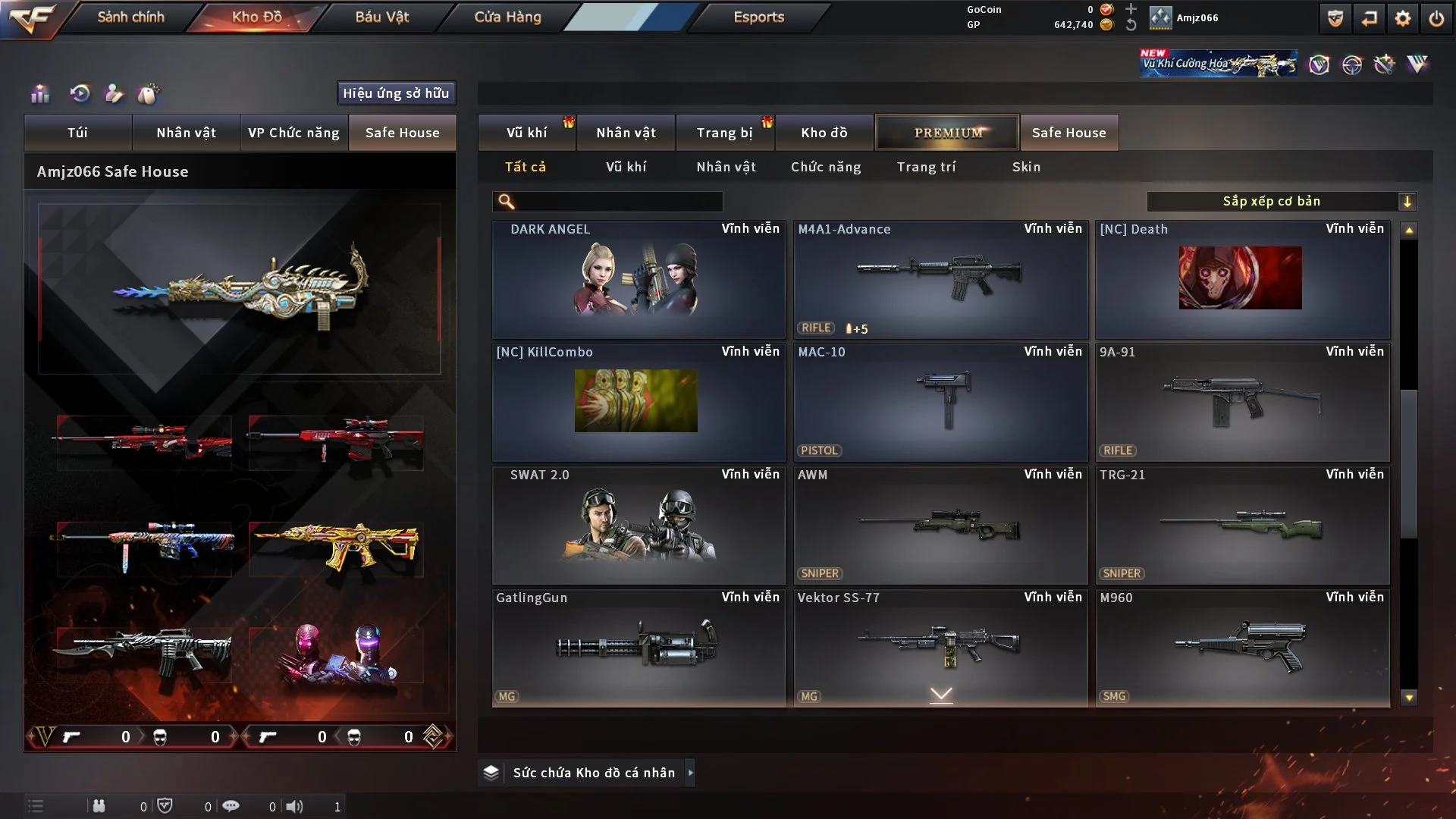Choose the DARK ANGEL character item
Viewport: 1456px width, 819px height.
coord(638,279)
